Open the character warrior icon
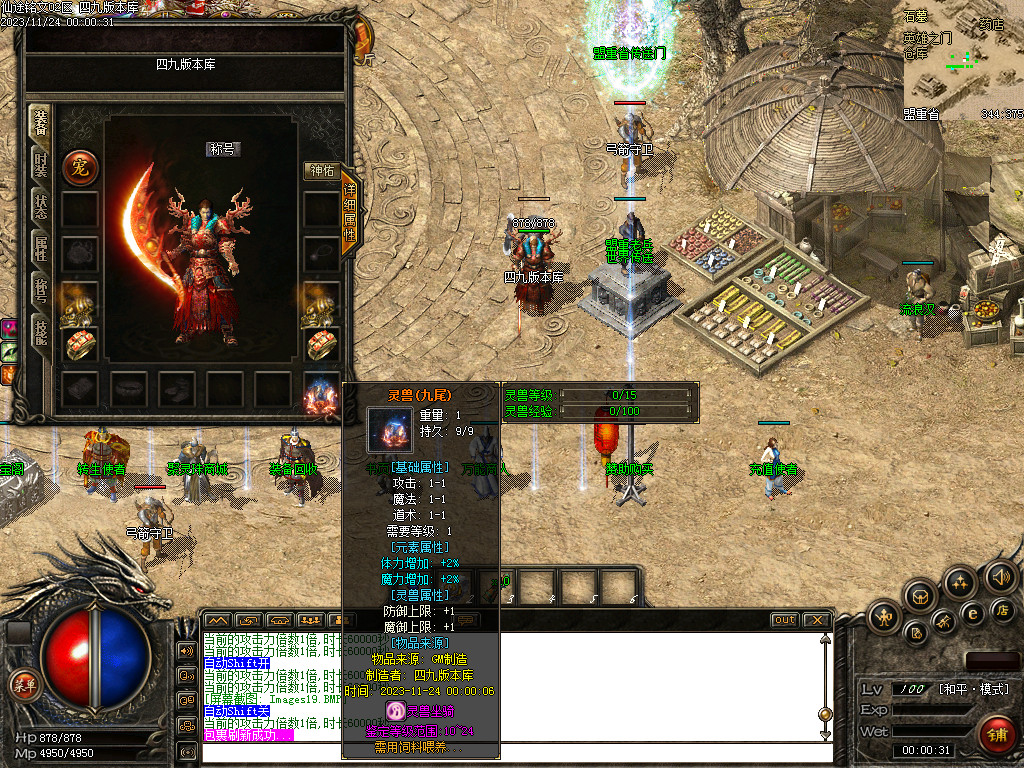This screenshot has width=1024, height=768. (x=886, y=616)
